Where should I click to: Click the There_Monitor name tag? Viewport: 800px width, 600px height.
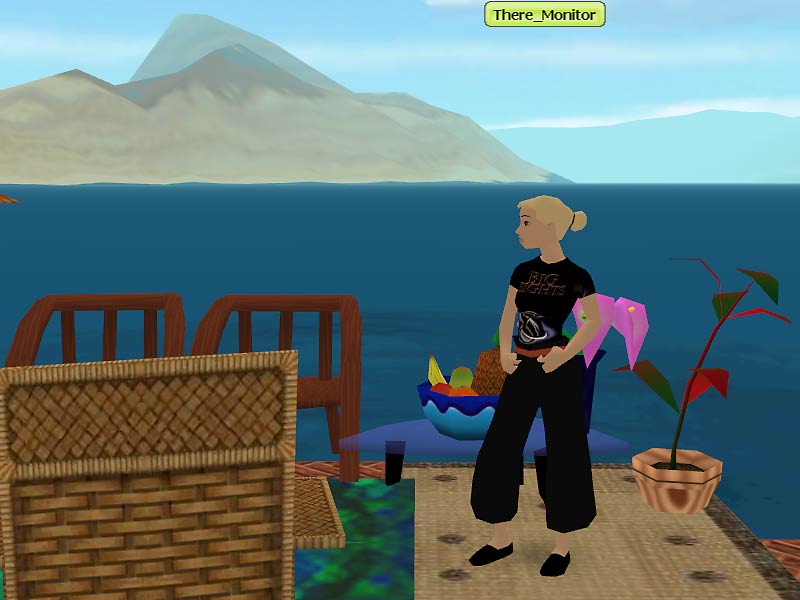(544, 15)
